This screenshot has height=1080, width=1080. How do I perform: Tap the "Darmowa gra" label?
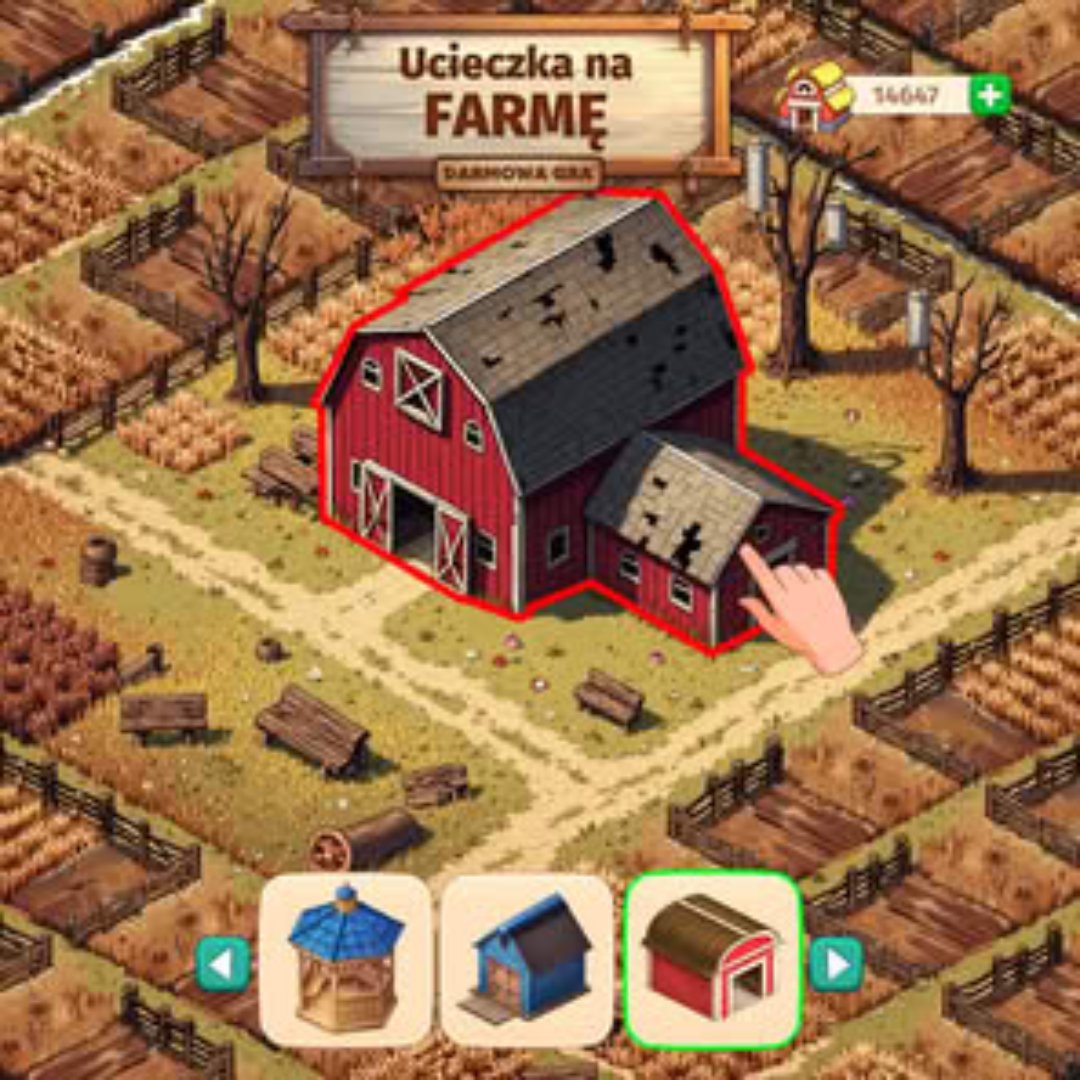519,173
